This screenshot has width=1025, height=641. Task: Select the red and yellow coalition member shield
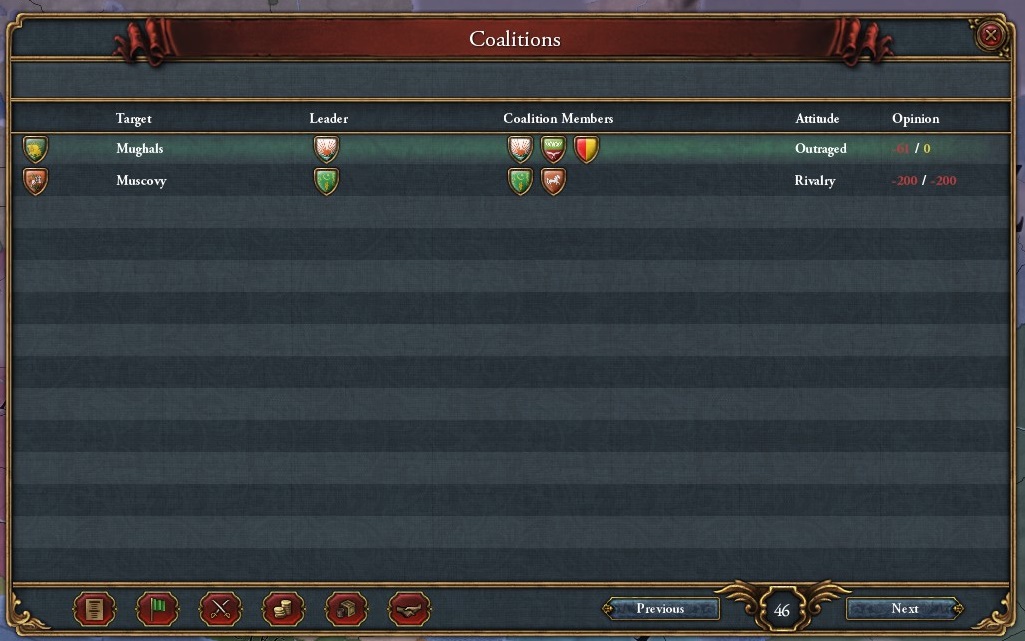(586, 150)
